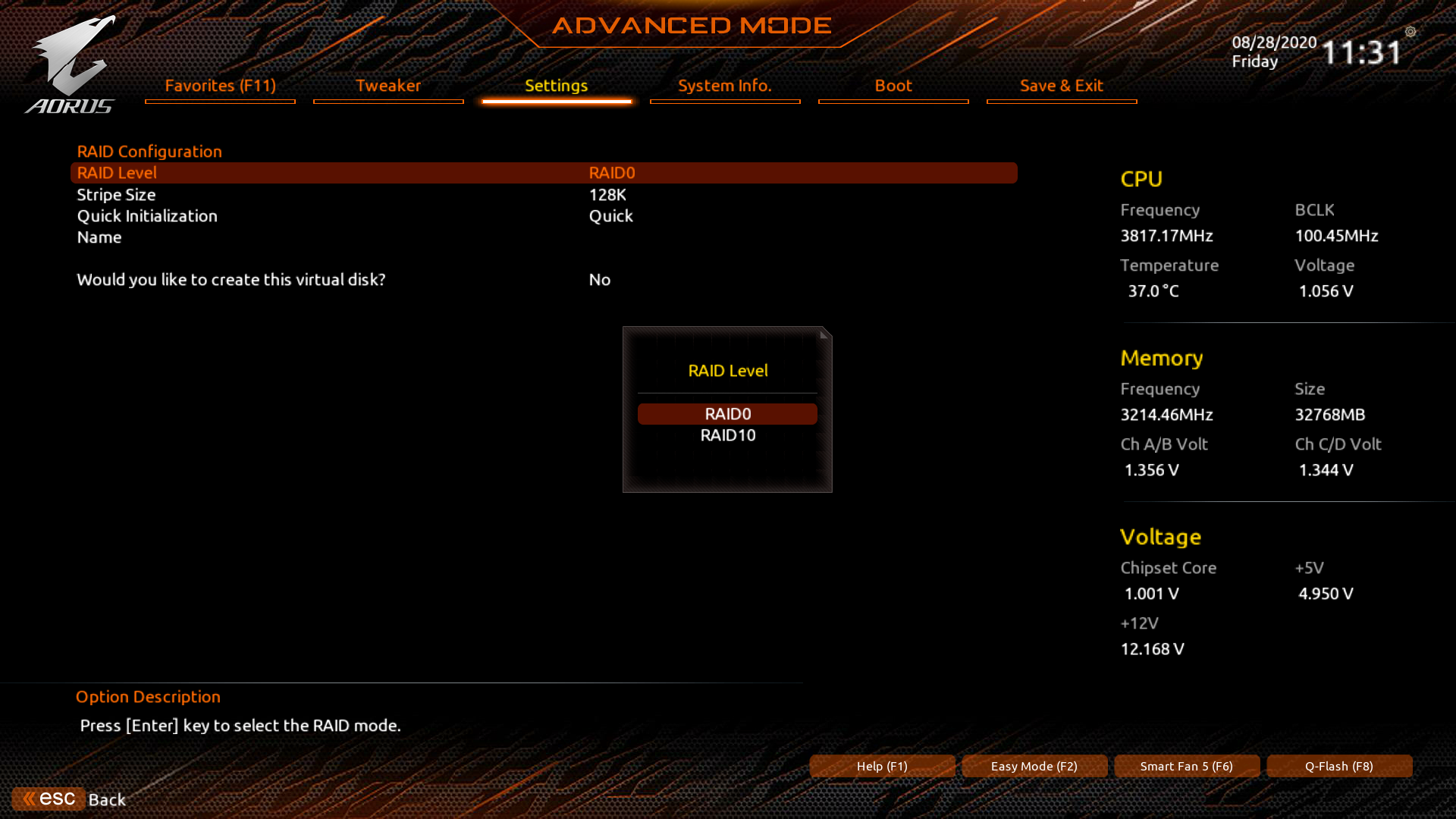Viewport: 1456px width, 819px height.
Task: Open Help (F1)
Action: point(882,766)
